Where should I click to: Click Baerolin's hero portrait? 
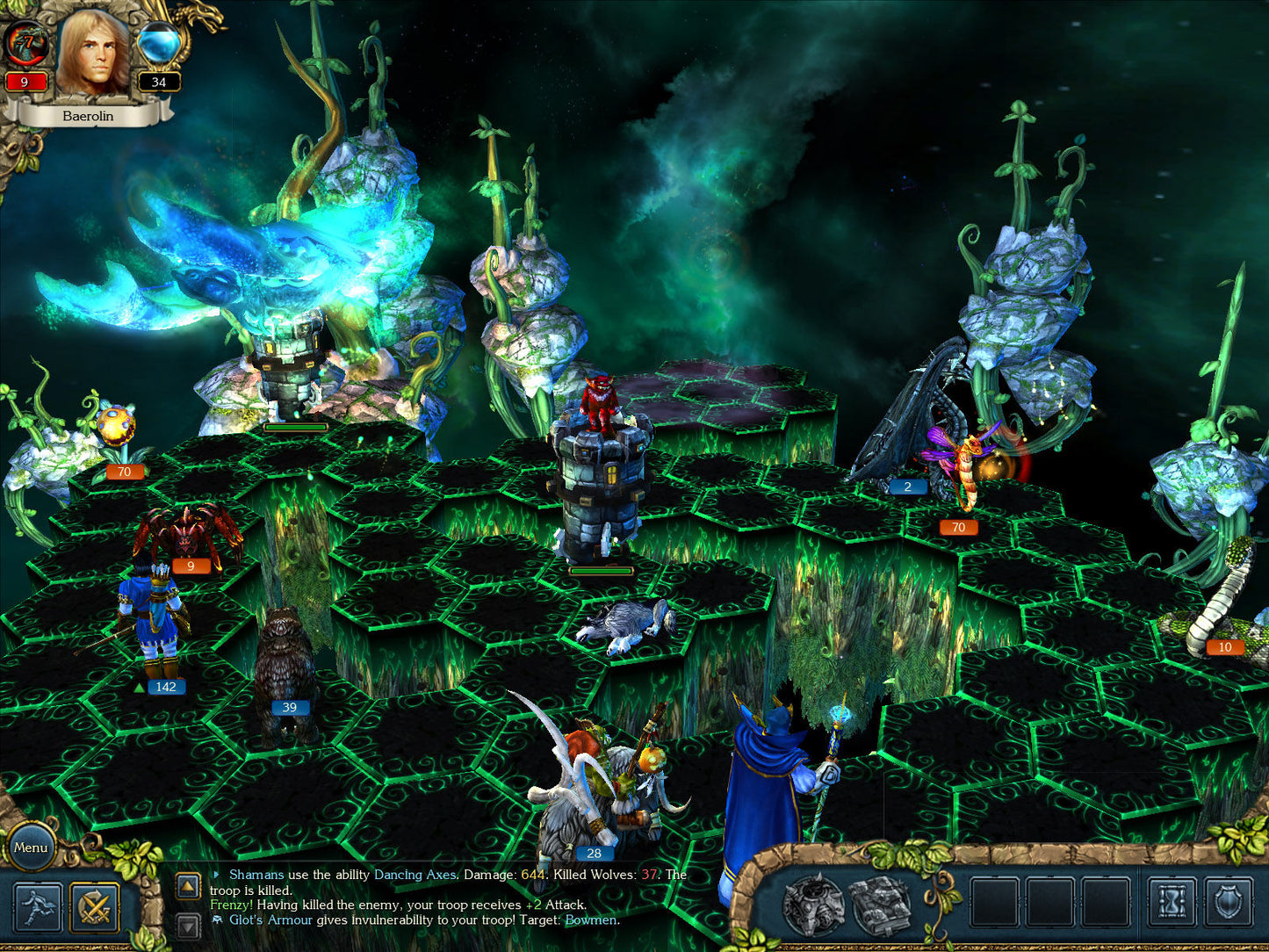coord(92,54)
